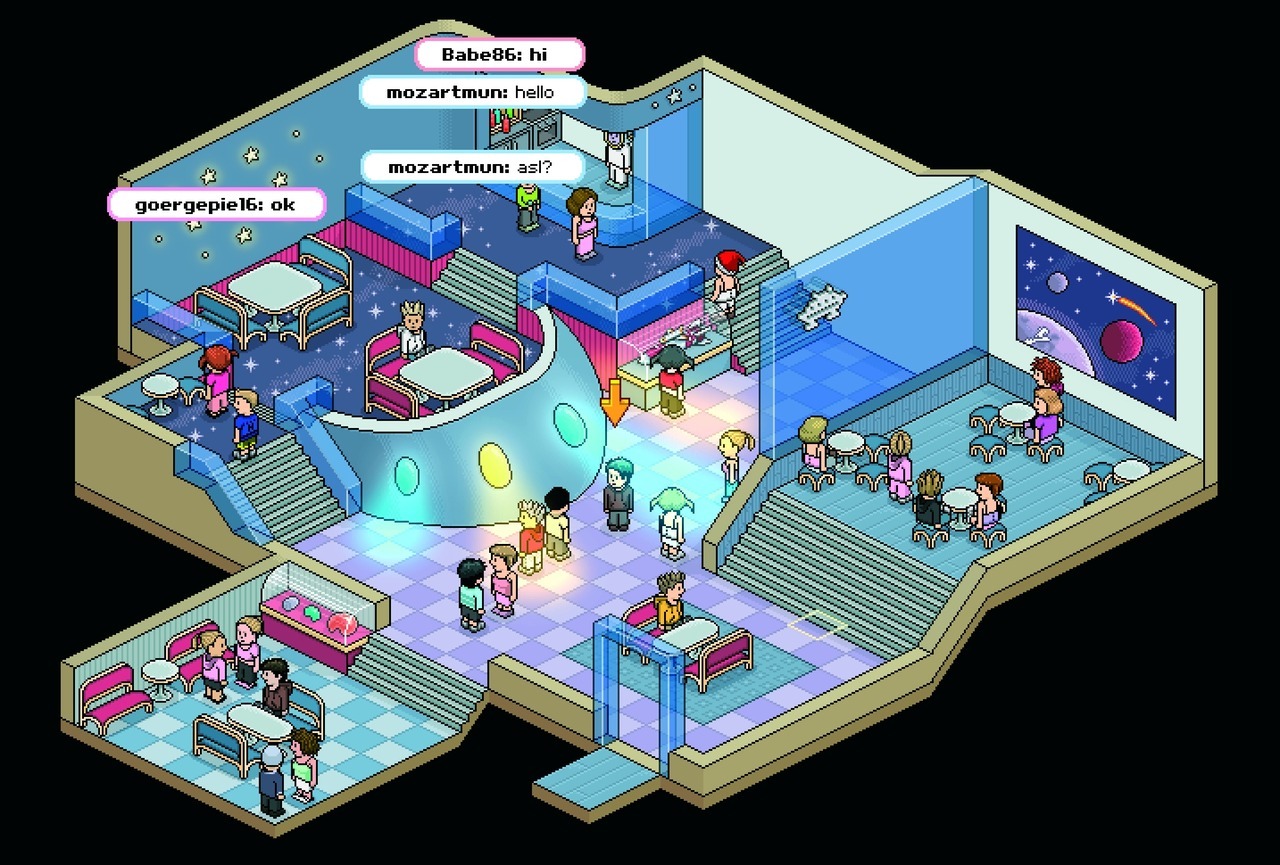Select mozartmun's "hello" chat bubble

point(472,92)
